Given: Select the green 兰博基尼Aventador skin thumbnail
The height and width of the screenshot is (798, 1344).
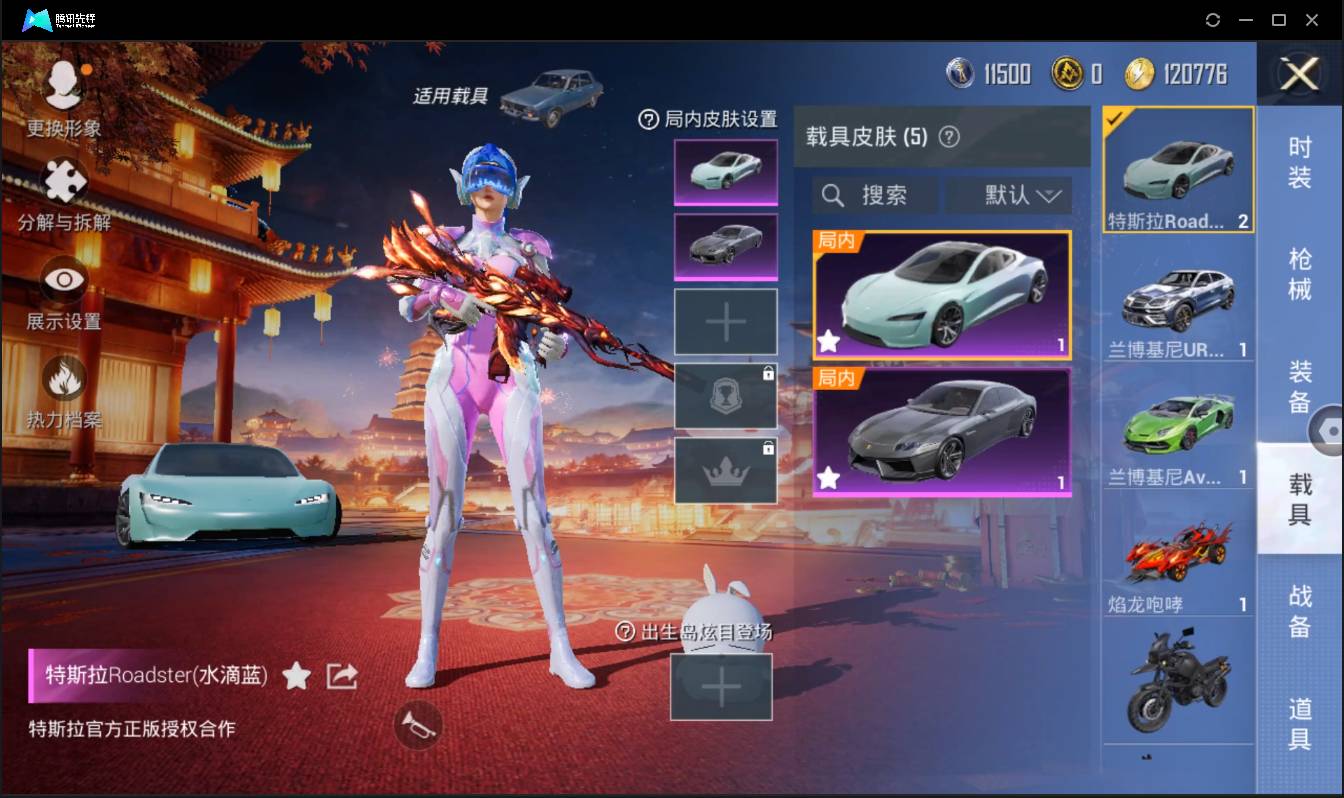Looking at the screenshot, I should 1177,422.
